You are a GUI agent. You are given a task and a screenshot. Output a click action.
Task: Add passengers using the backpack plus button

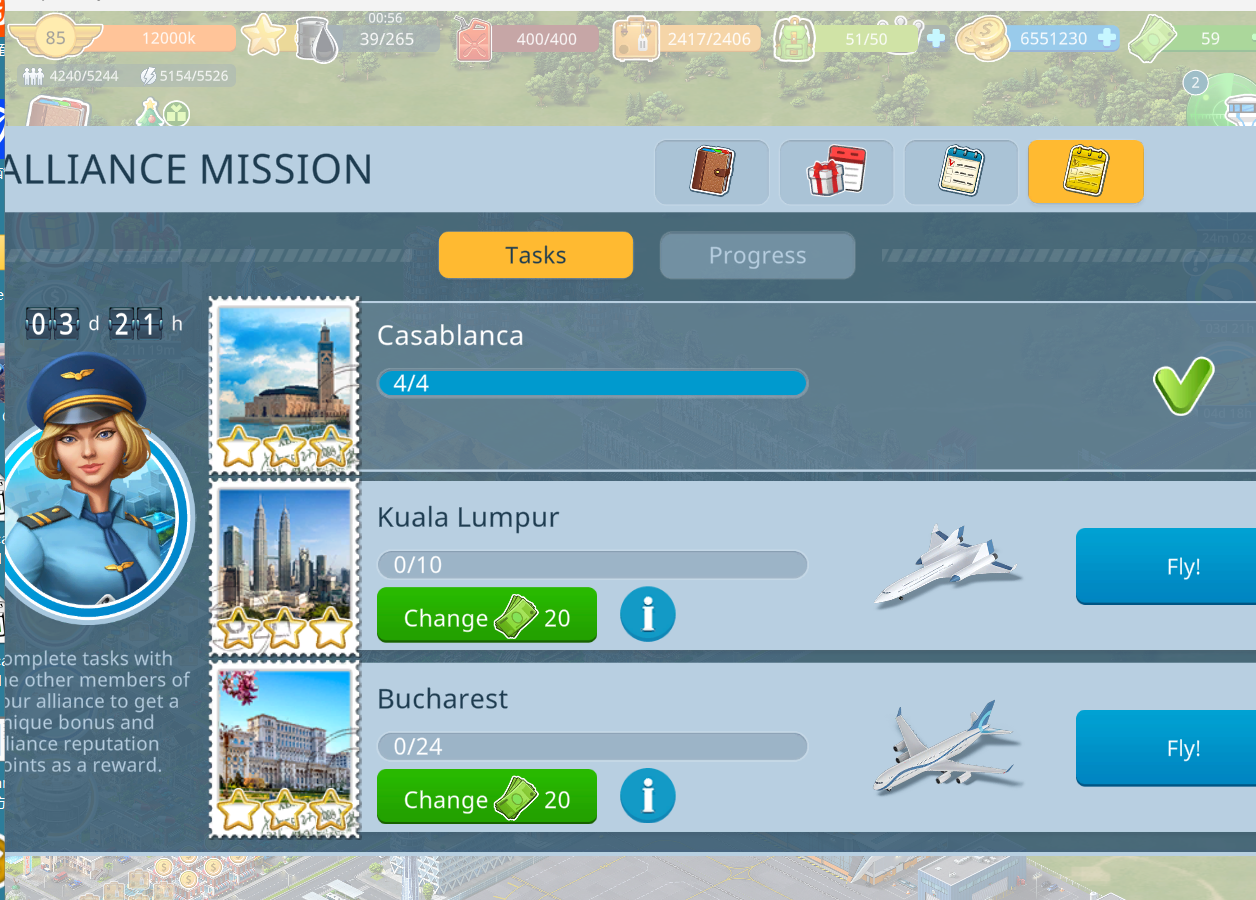click(935, 38)
